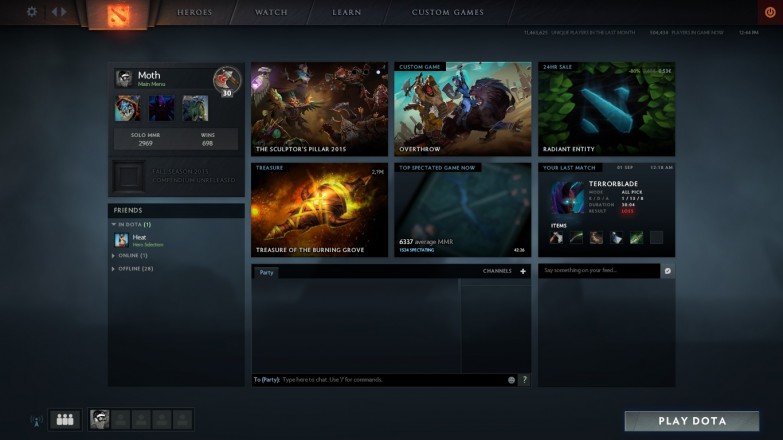The image size is (783, 440).
Task: Select friend Heat in the friends list
Action: click(139, 239)
